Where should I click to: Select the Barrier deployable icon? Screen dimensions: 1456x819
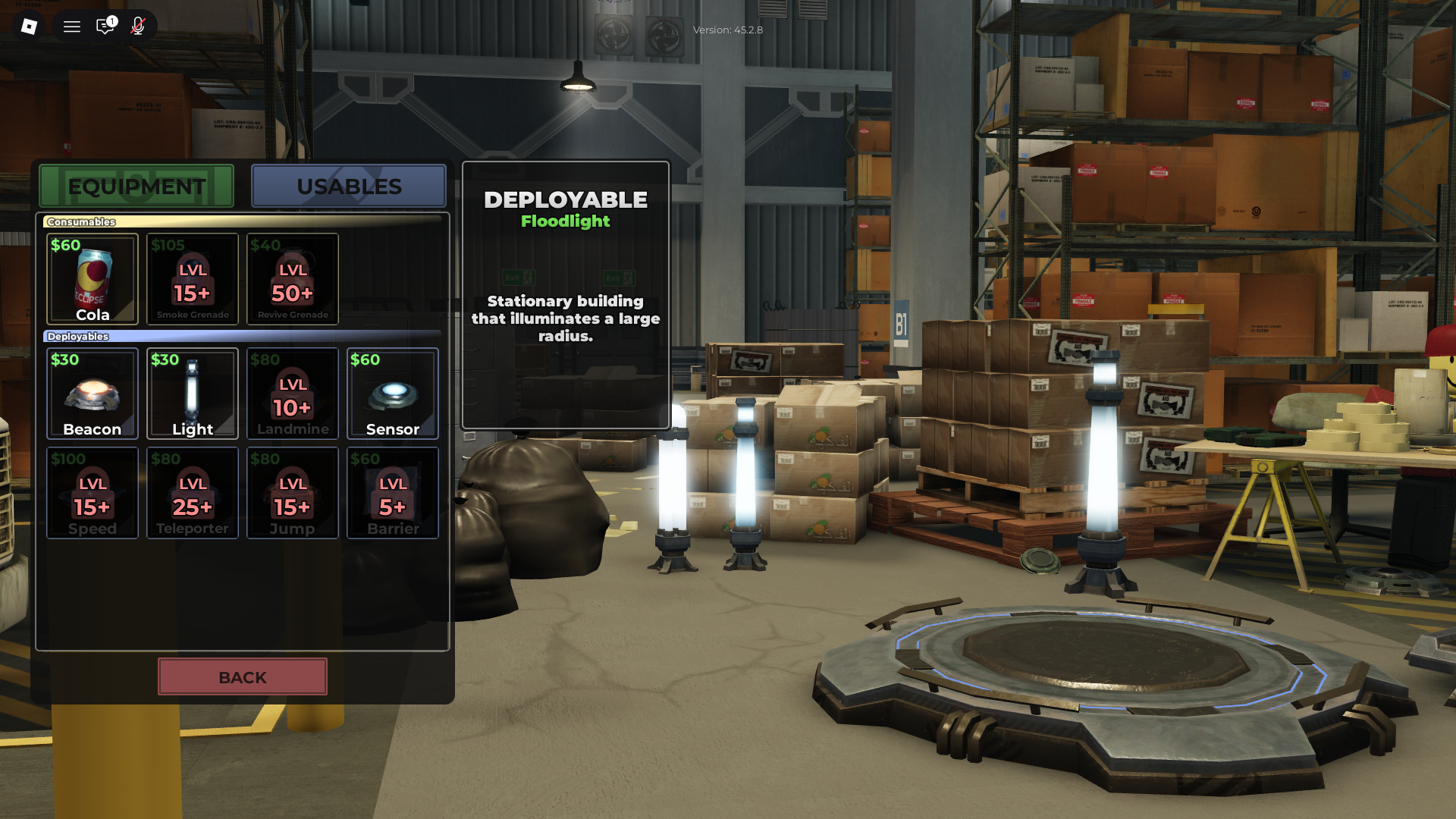pyautogui.click(x=392, y=493)
